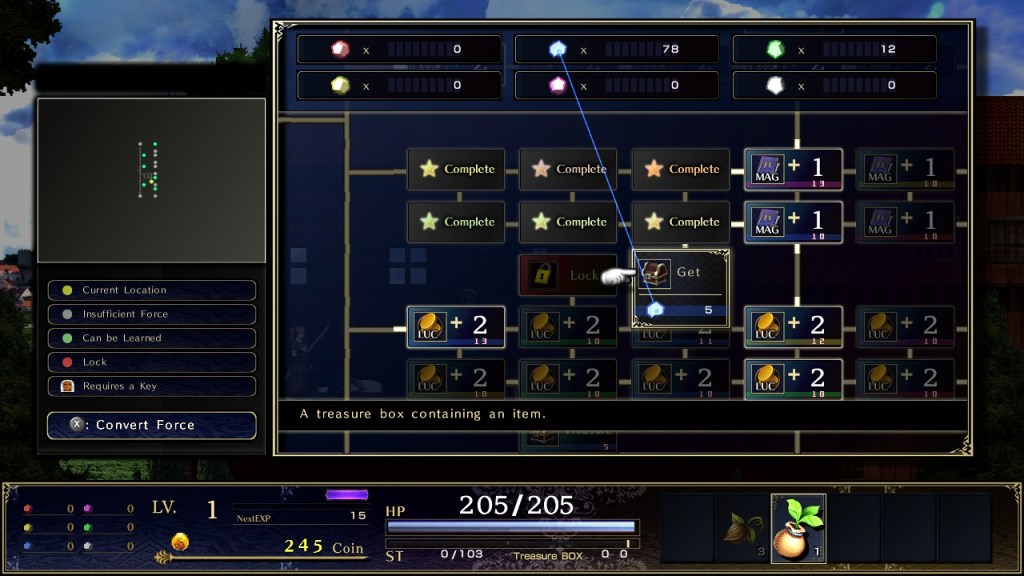Choose the LUC +2 node costing 12

tap(793, 327)
